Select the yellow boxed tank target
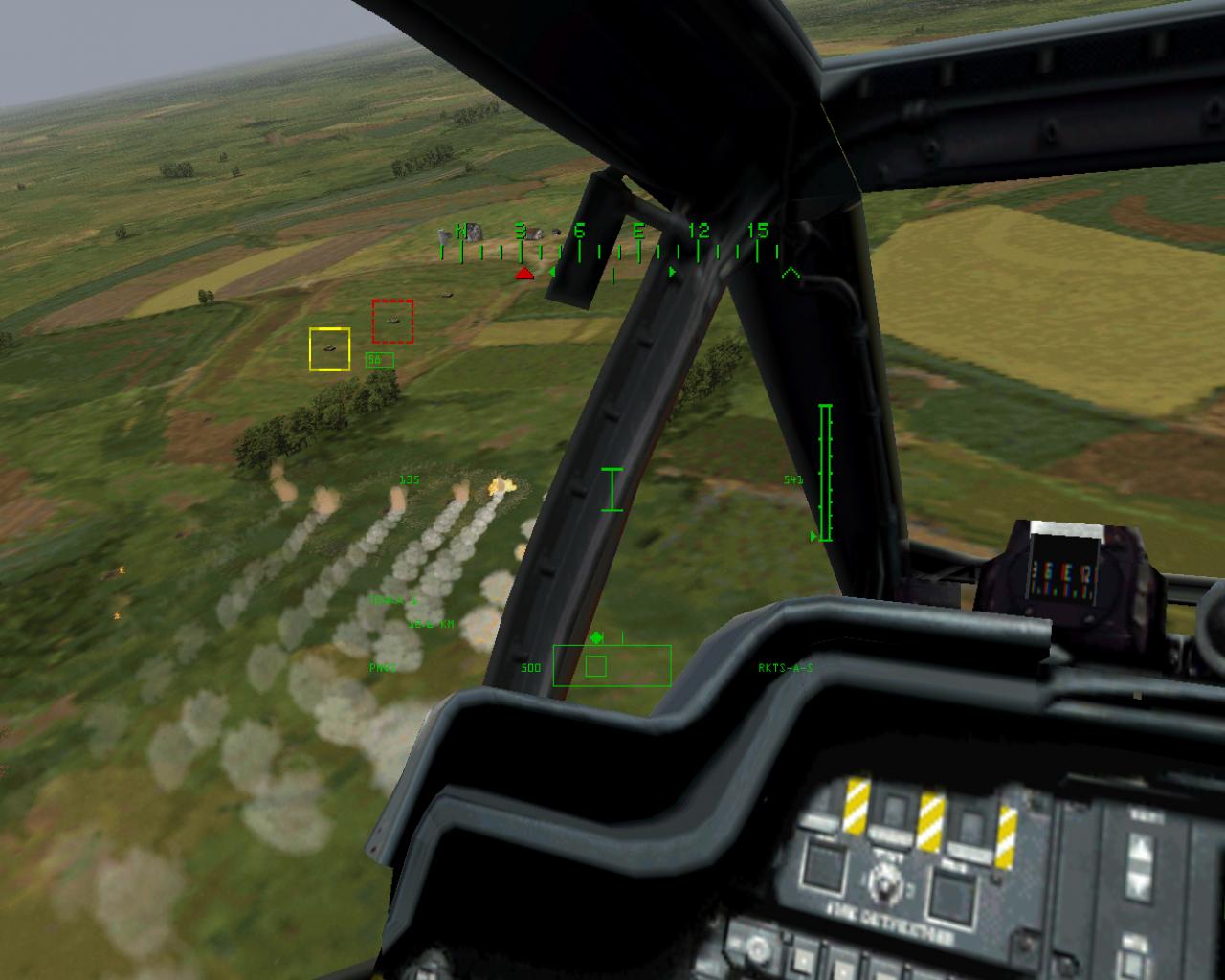The height and width of the screenshot is (980, 1225). point(328,347)
